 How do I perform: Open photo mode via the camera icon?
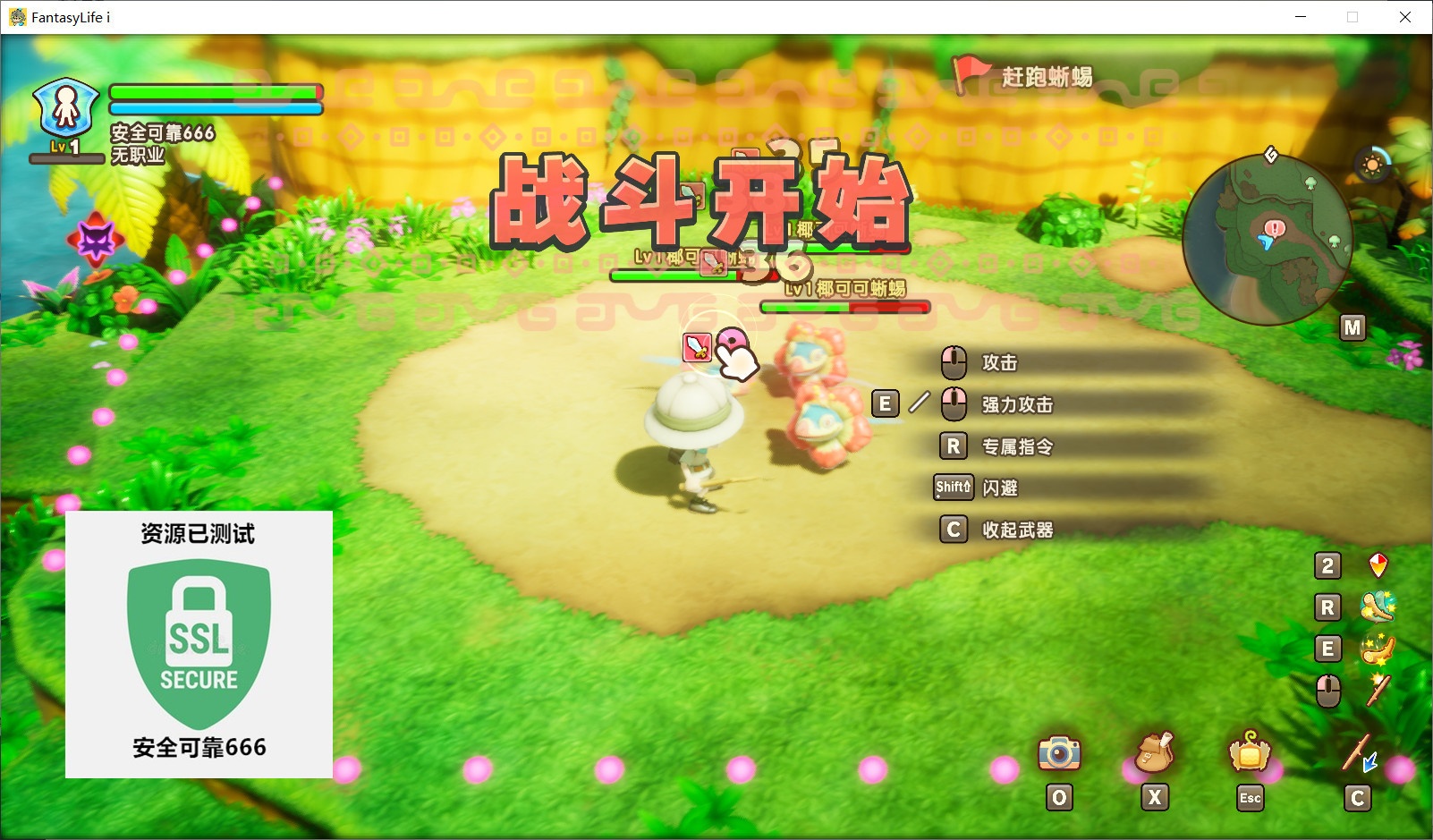[1059, 754]
